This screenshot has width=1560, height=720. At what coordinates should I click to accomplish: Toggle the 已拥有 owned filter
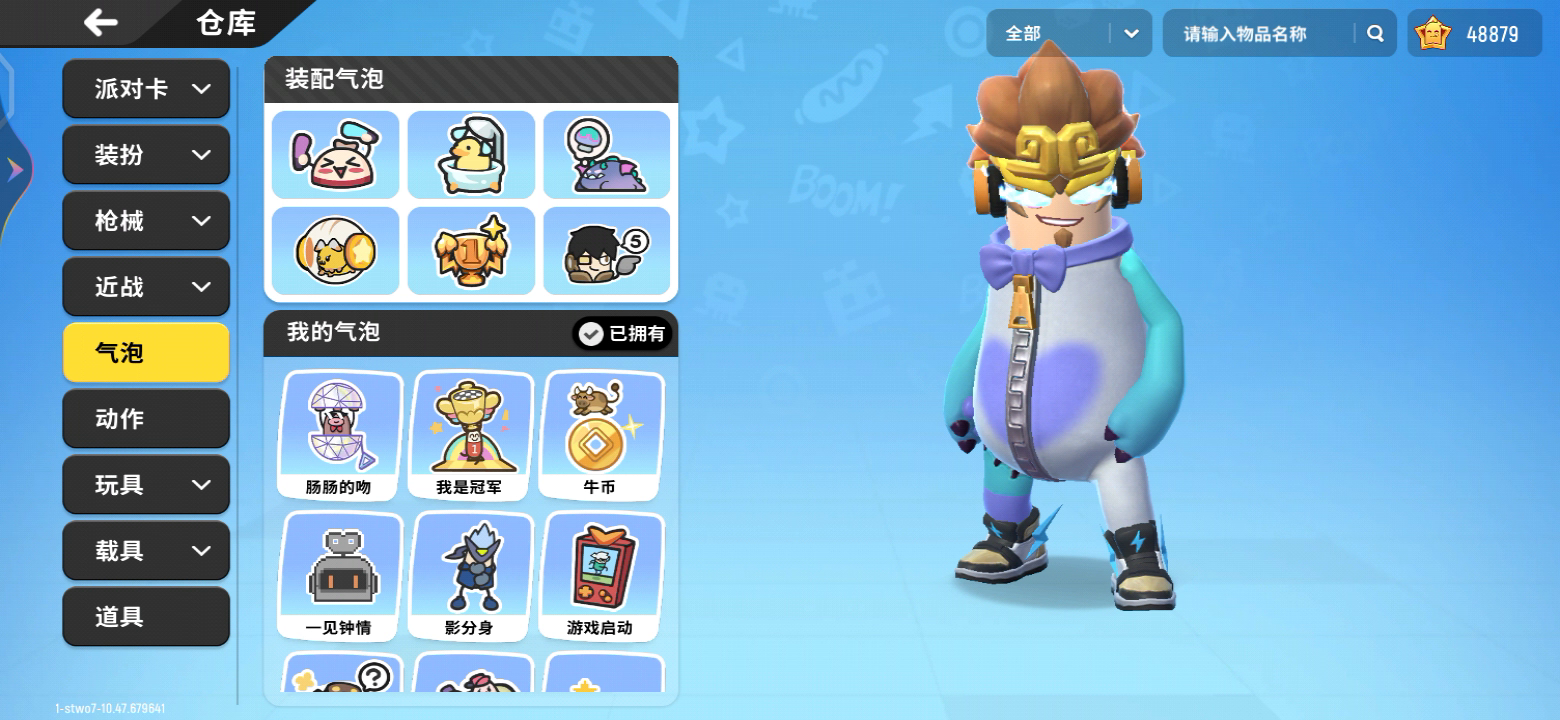(x=622, y=334)
